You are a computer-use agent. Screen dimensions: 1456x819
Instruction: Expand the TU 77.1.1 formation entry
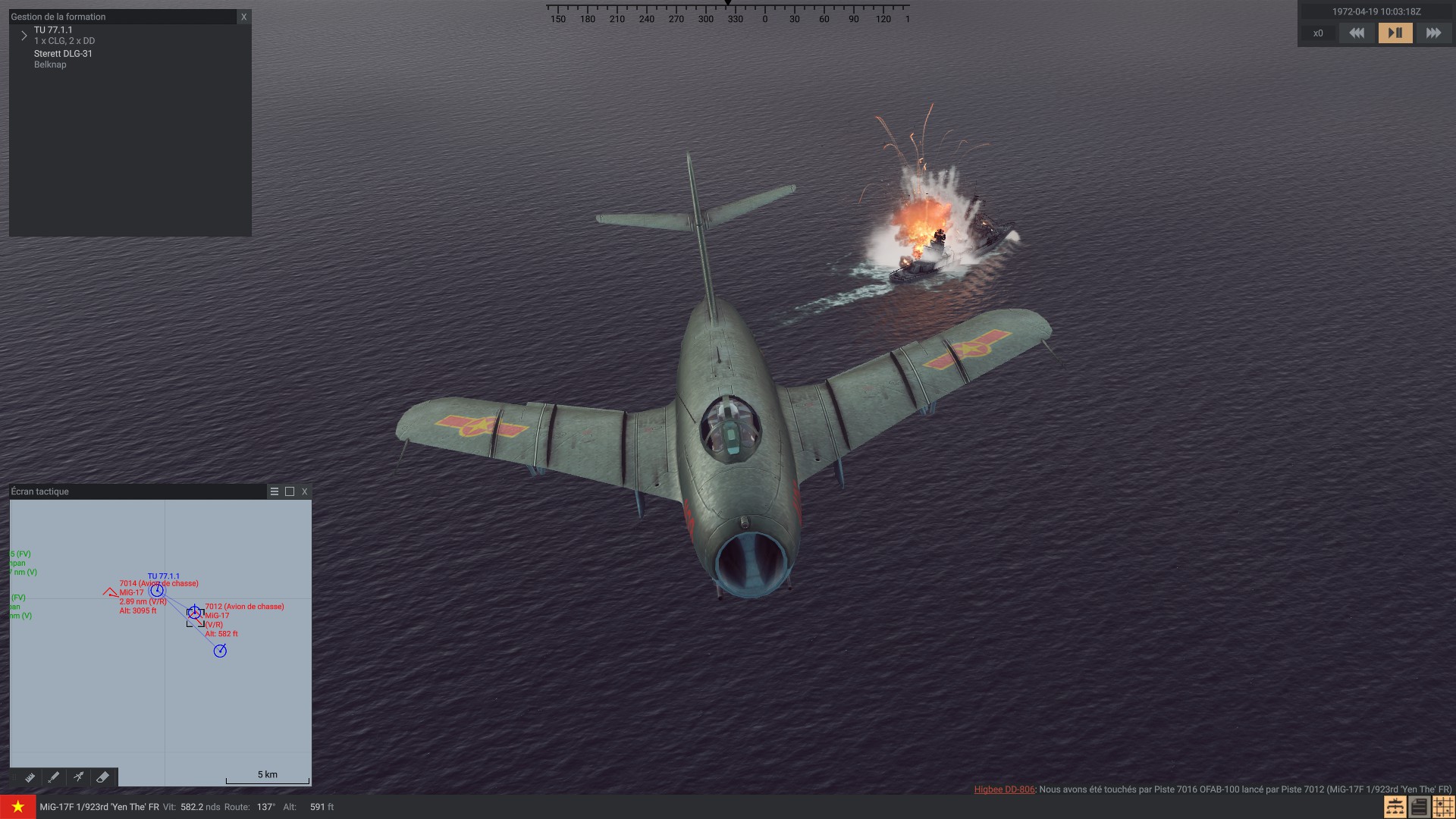click(x=24, y=36)
